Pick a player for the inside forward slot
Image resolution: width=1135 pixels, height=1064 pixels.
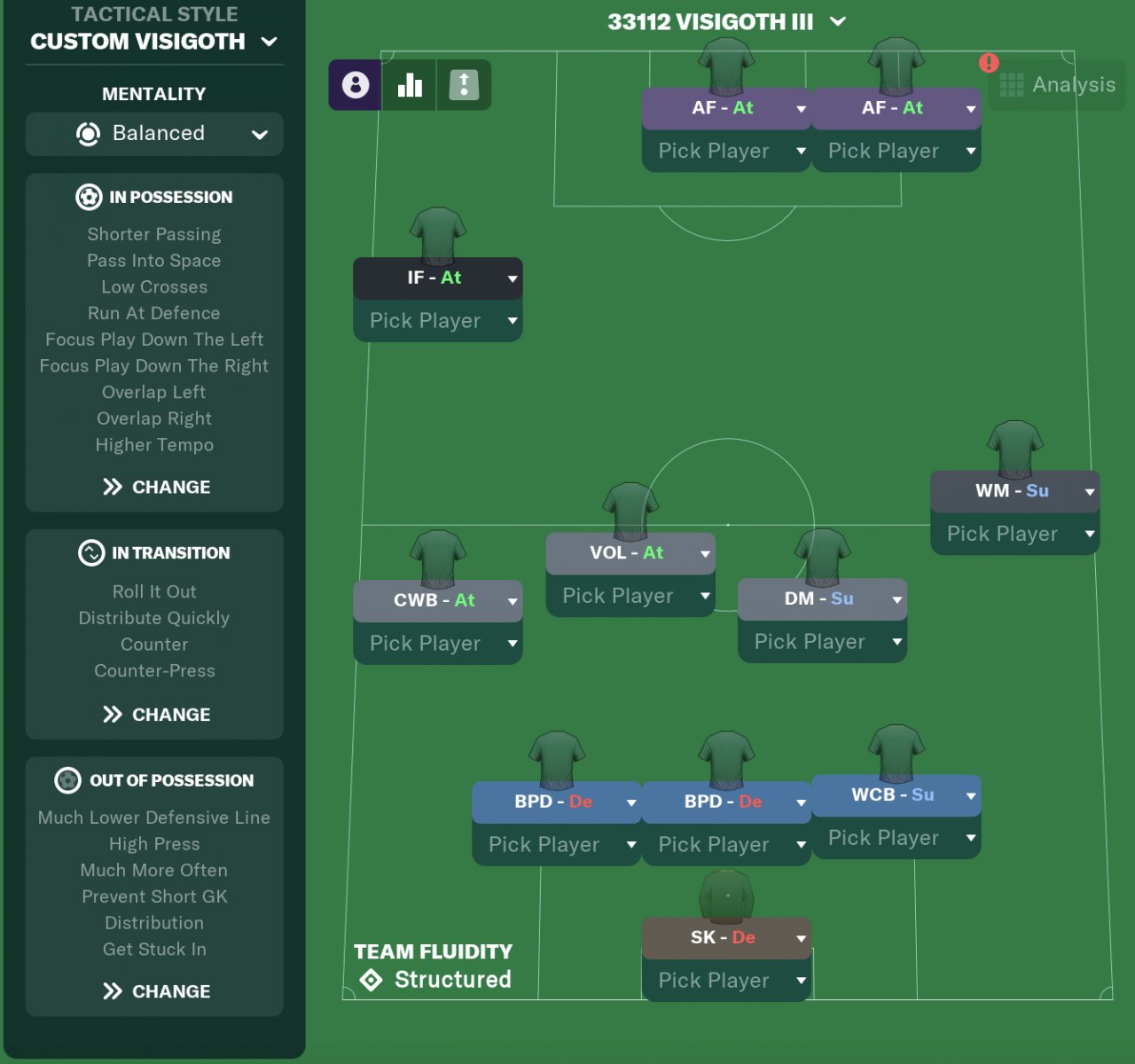[x=437, y=321]
